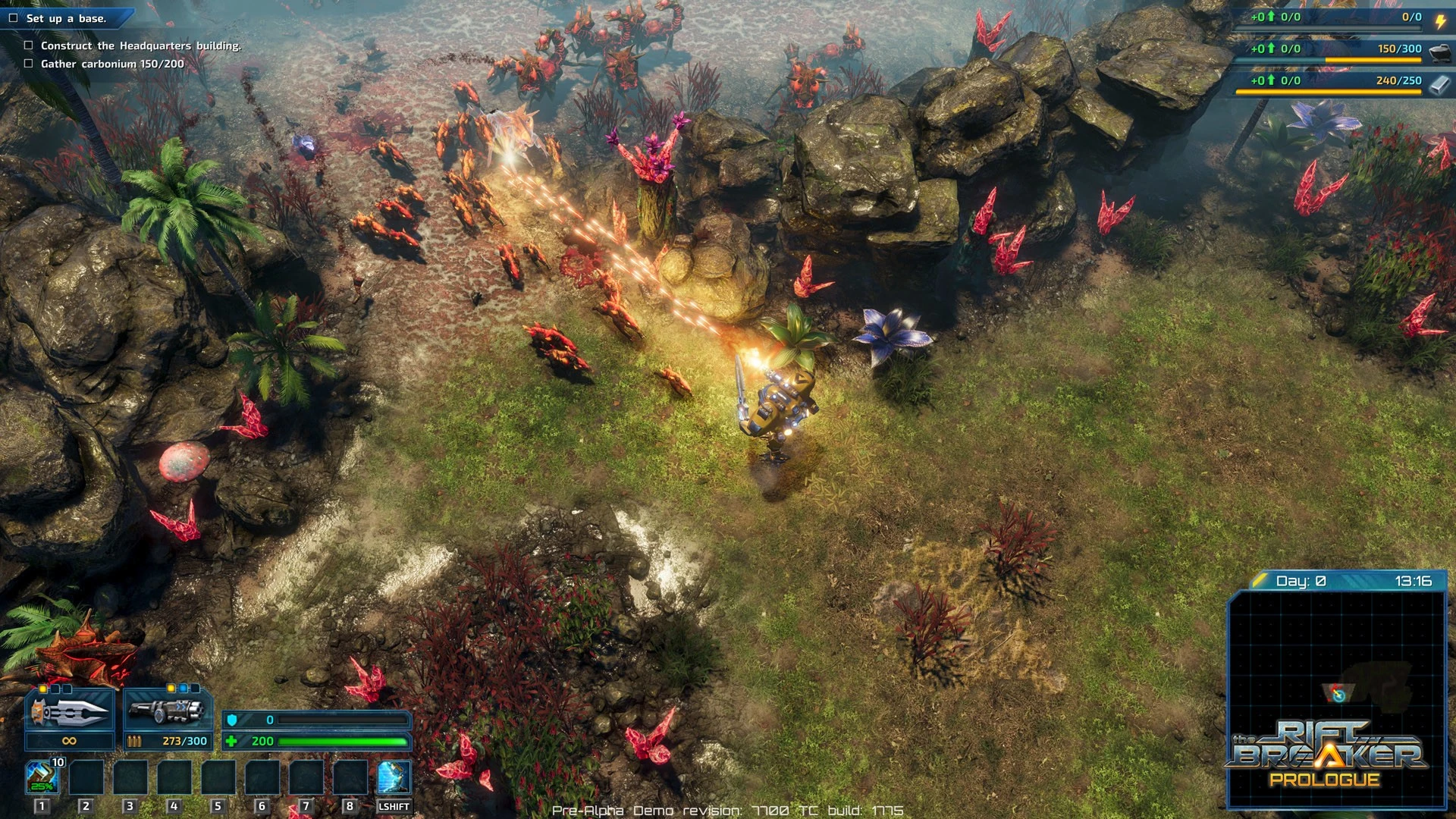Image resolution: width=1456 pixels, height=819 pixels.
Task: Select the minigun weapon slot
Action: coord(167,711)
